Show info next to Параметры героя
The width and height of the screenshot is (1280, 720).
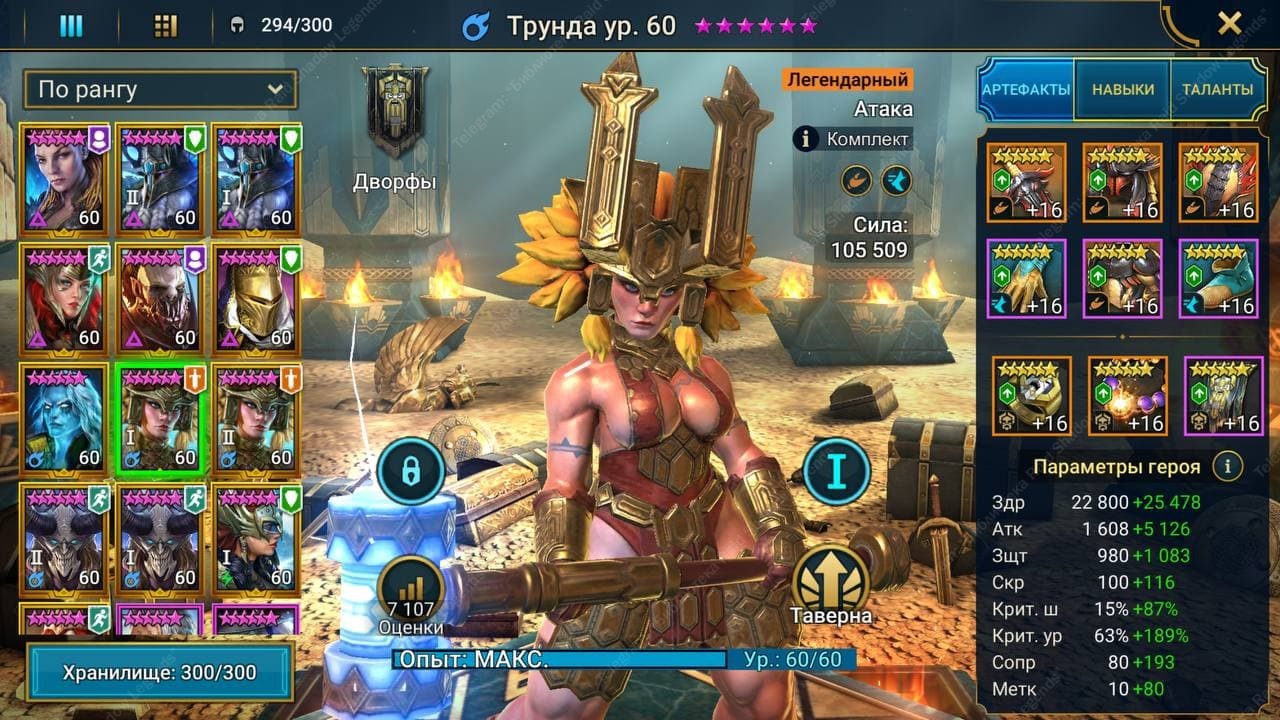(x=1227, y=466)
